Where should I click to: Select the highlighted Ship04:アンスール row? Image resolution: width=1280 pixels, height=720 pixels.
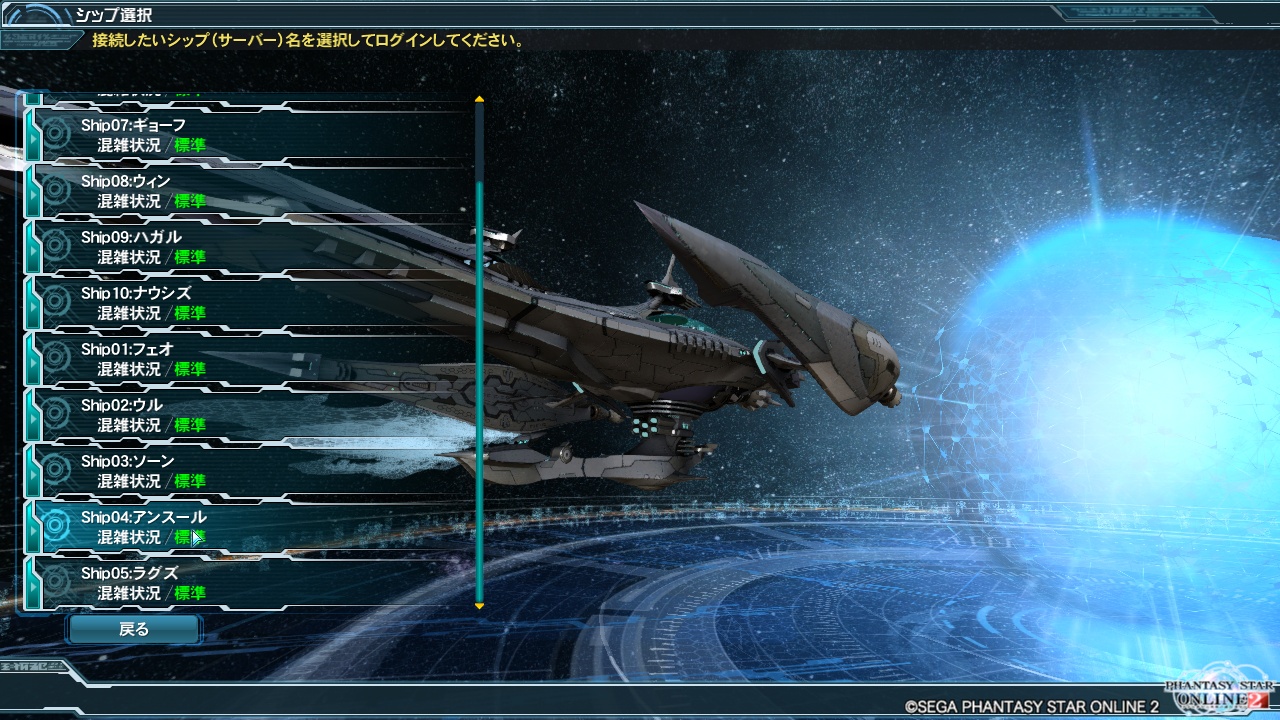[250, 527]
